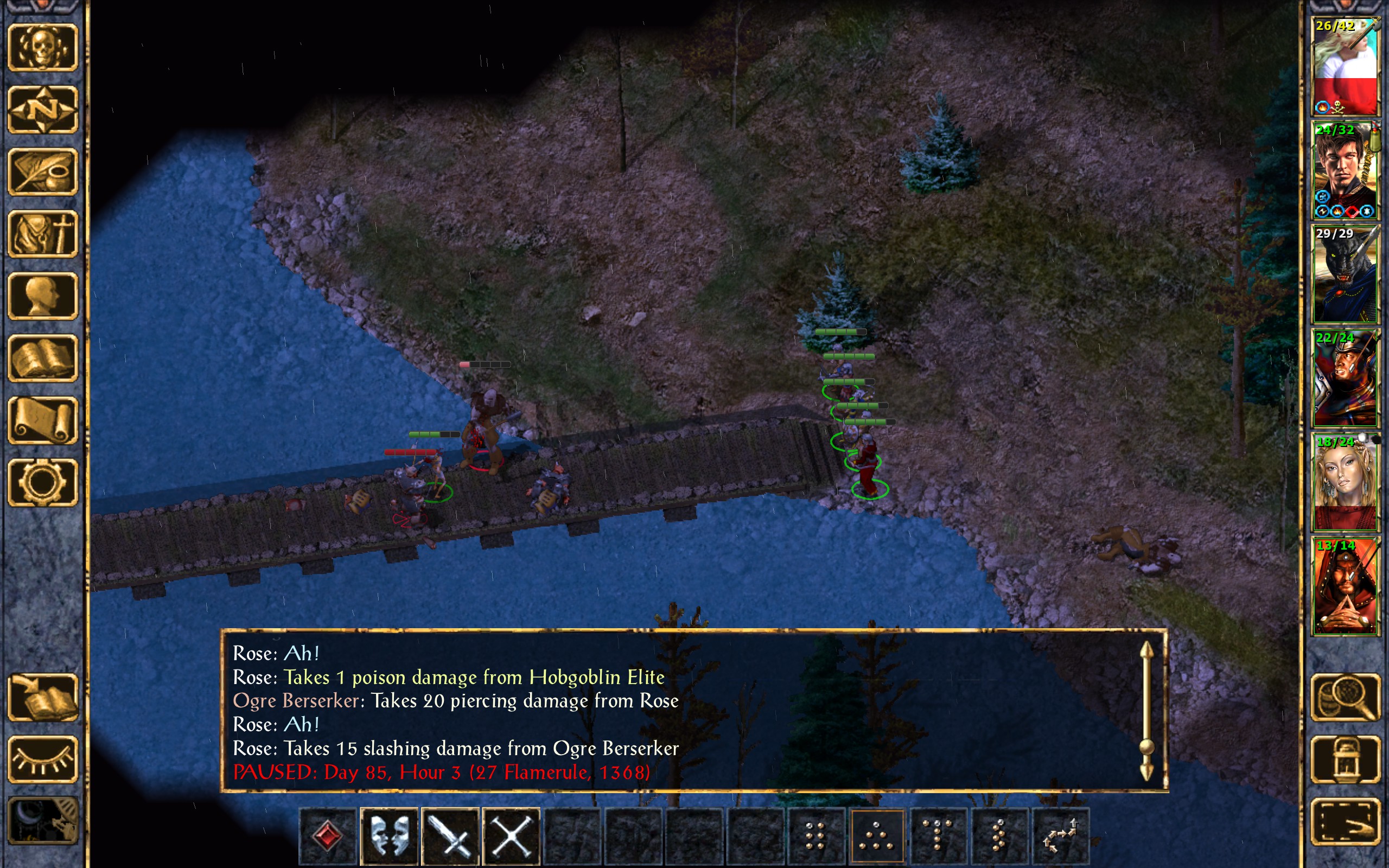This screenshot has height=868, width=1389.
Task: Choose the T-shaped party formation
Action: (x=938, y=835)
